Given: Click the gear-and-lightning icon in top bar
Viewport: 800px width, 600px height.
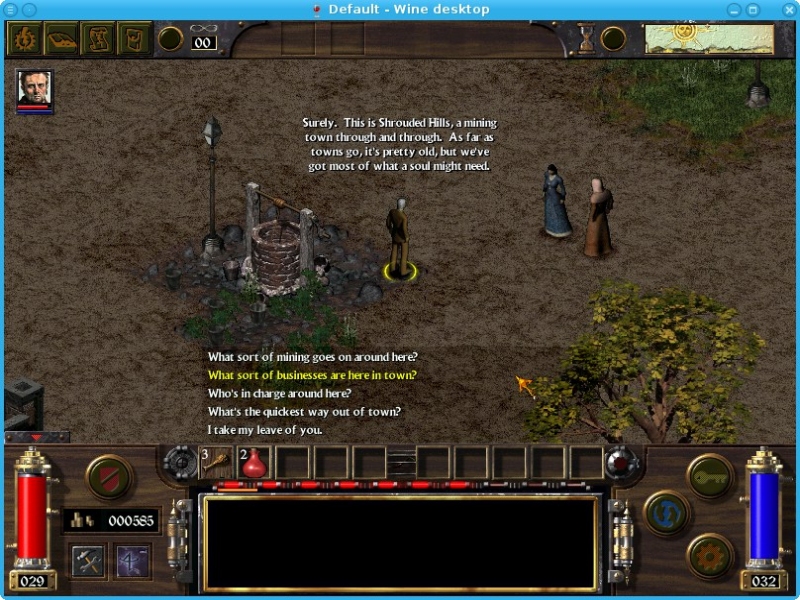Looking at the screenshot, I should tap(23, 38).
